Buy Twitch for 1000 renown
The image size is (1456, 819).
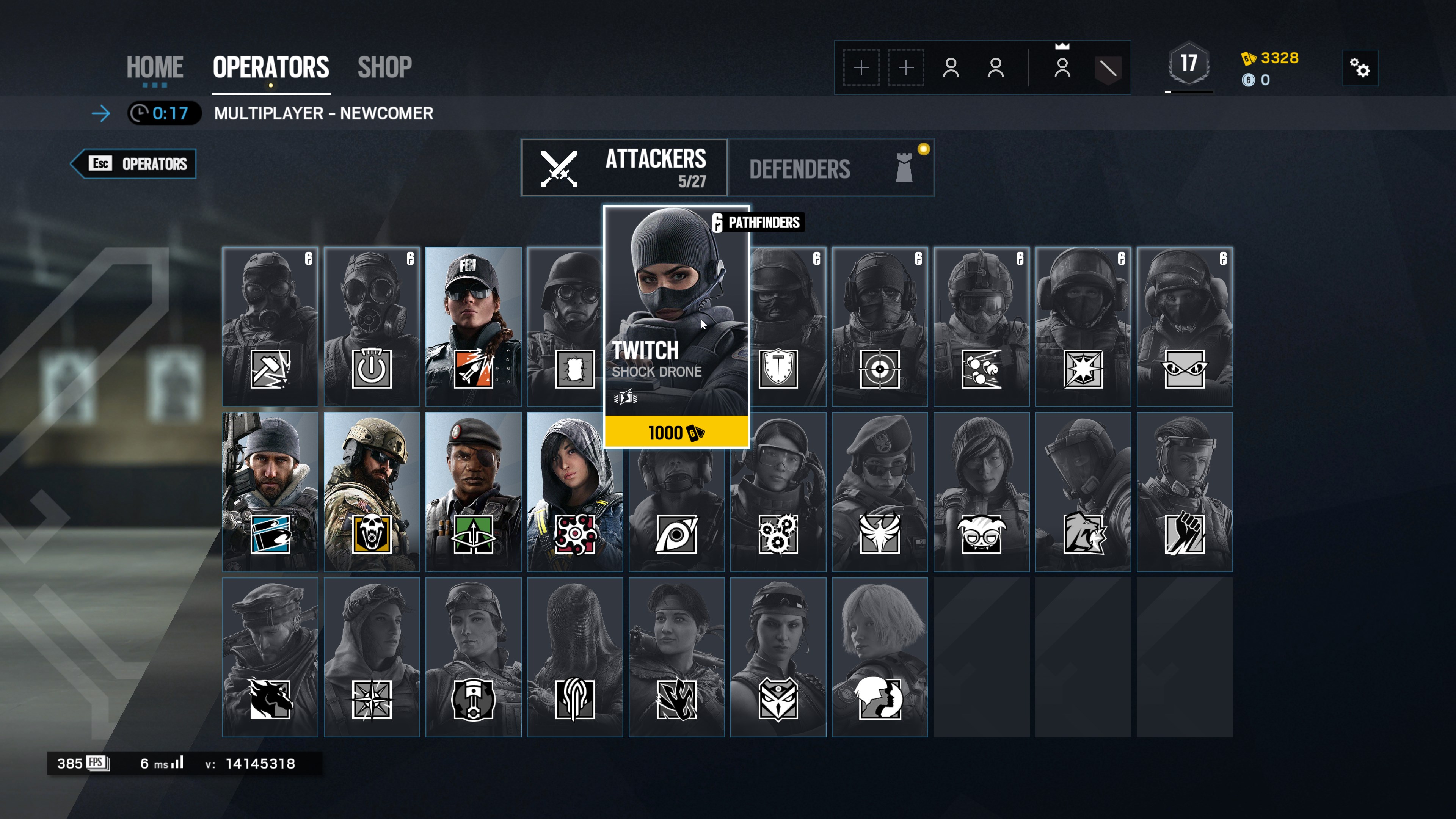pos(676,433)
